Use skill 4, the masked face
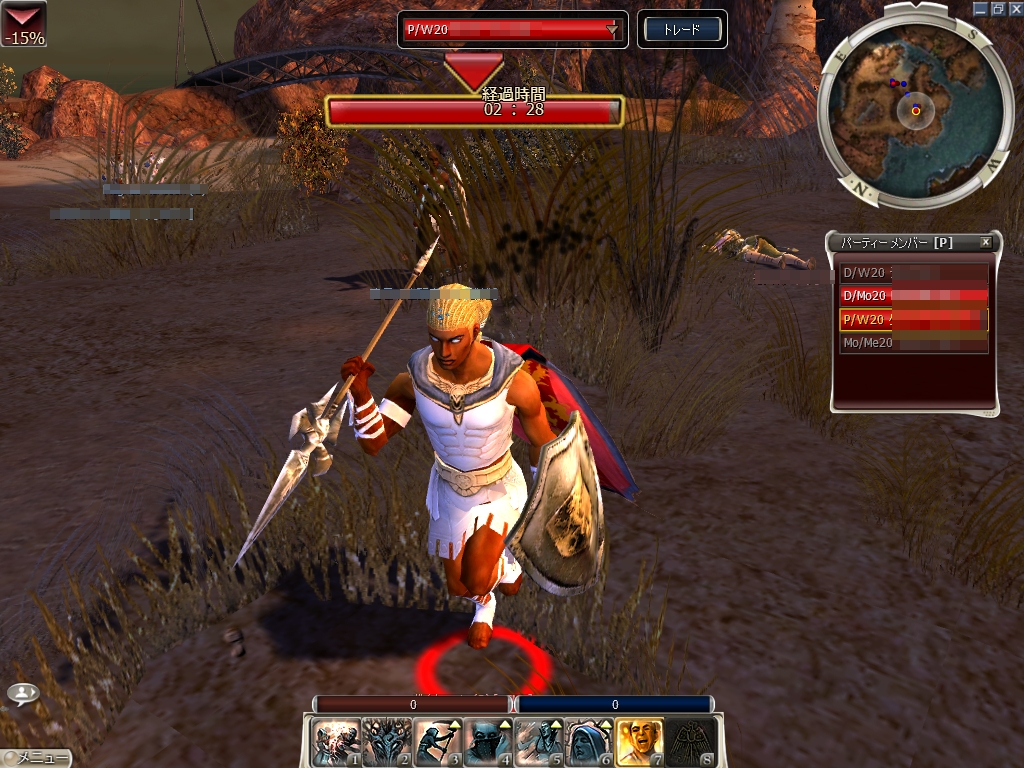 click(x=488, y=742)
